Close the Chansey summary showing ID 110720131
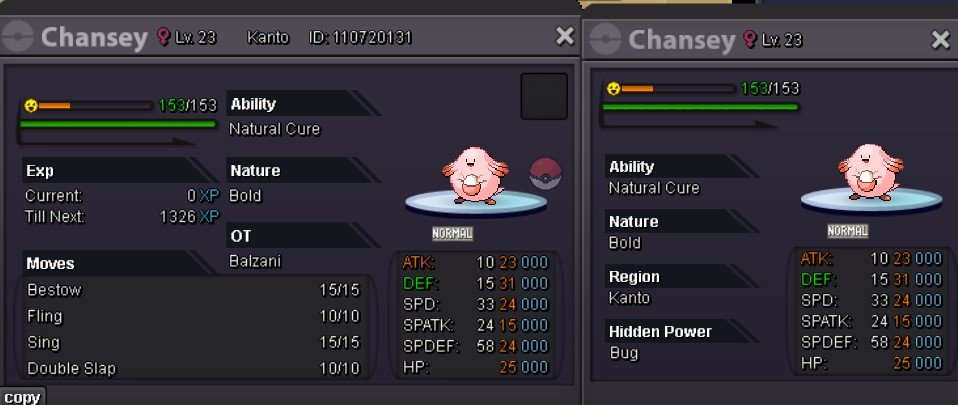 [565, 37]
